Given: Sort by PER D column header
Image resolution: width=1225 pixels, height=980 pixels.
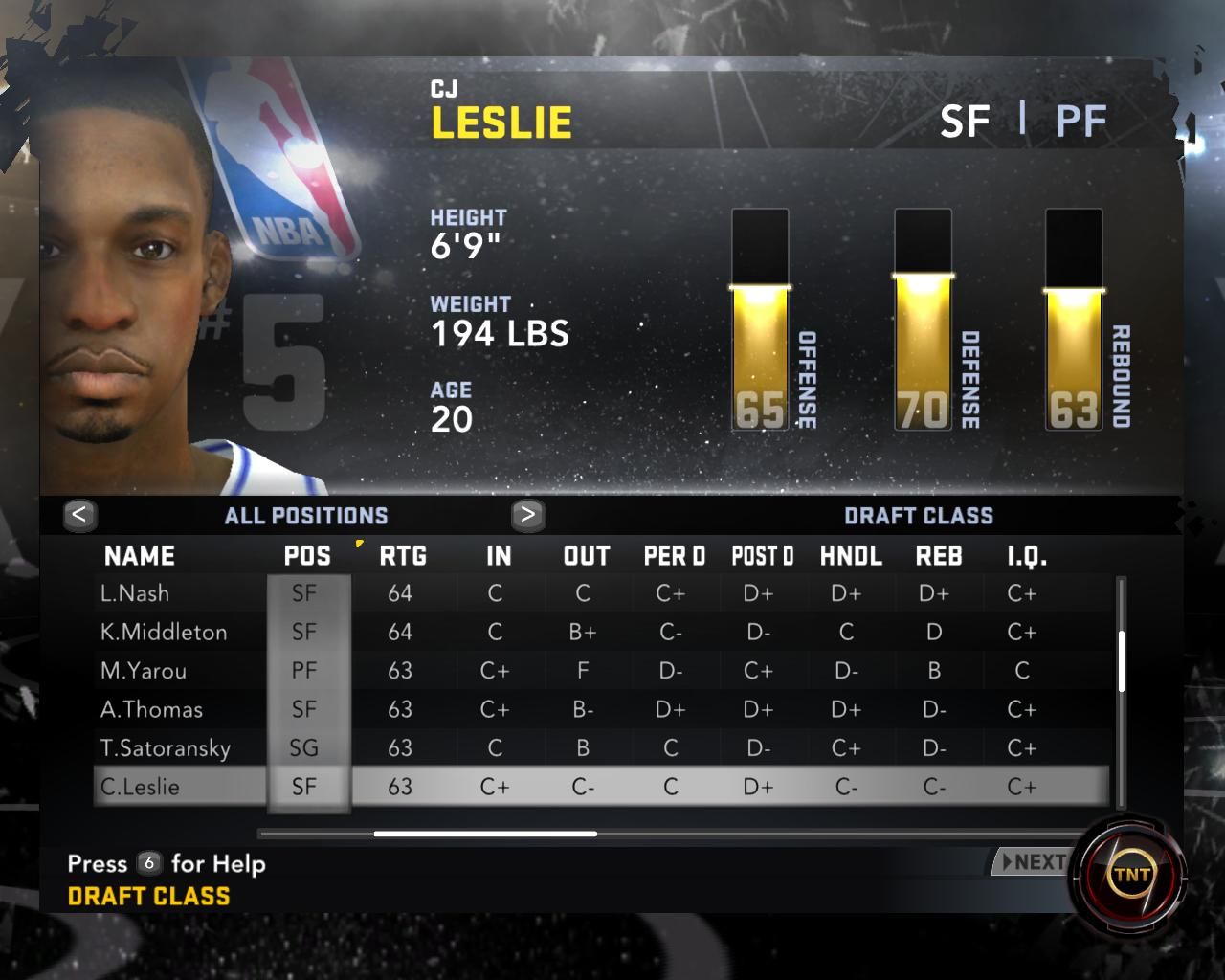Looking at the screenshot, I should 674,556.
